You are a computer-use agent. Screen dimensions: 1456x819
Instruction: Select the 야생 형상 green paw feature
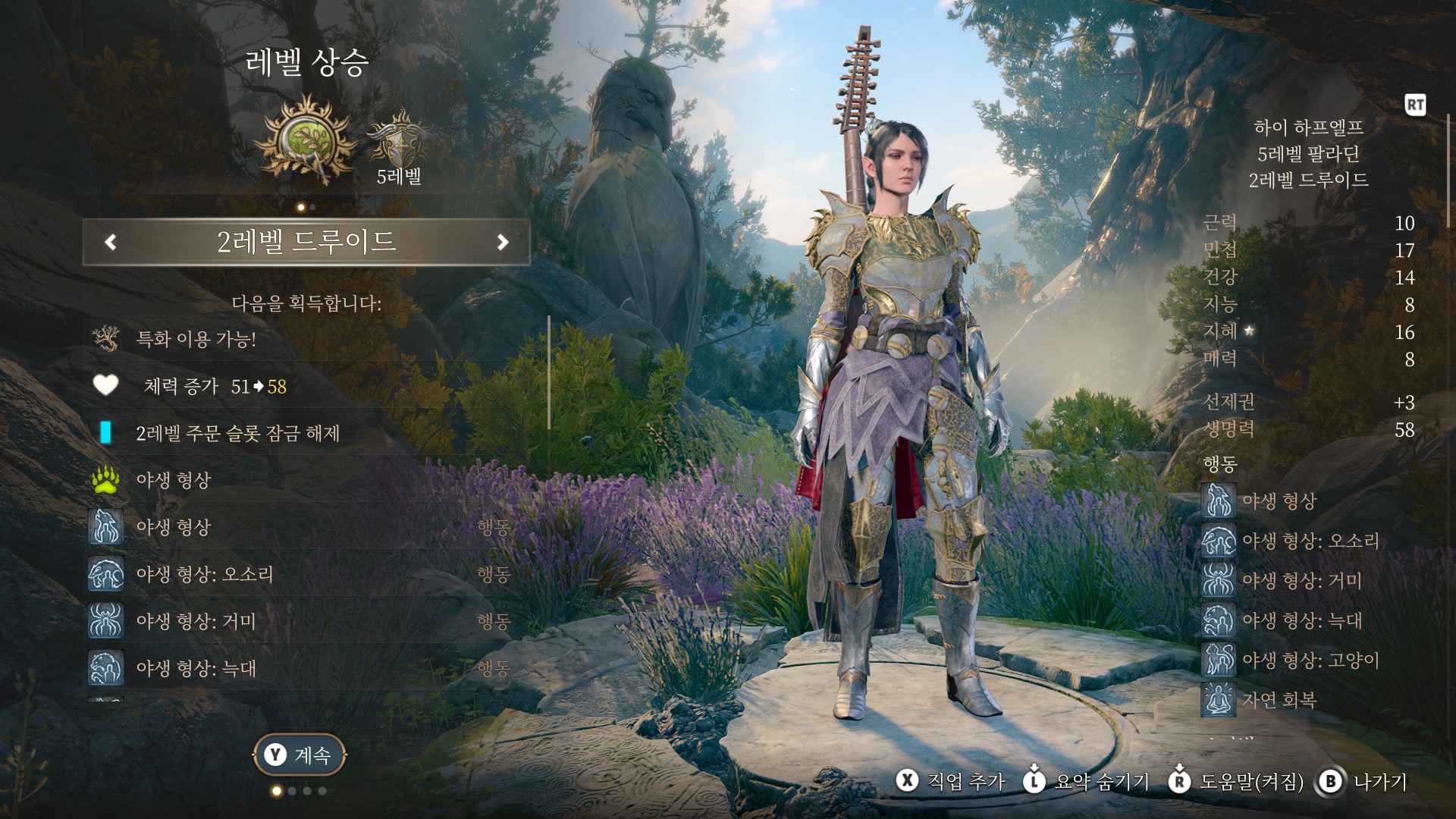coord(173,480)
